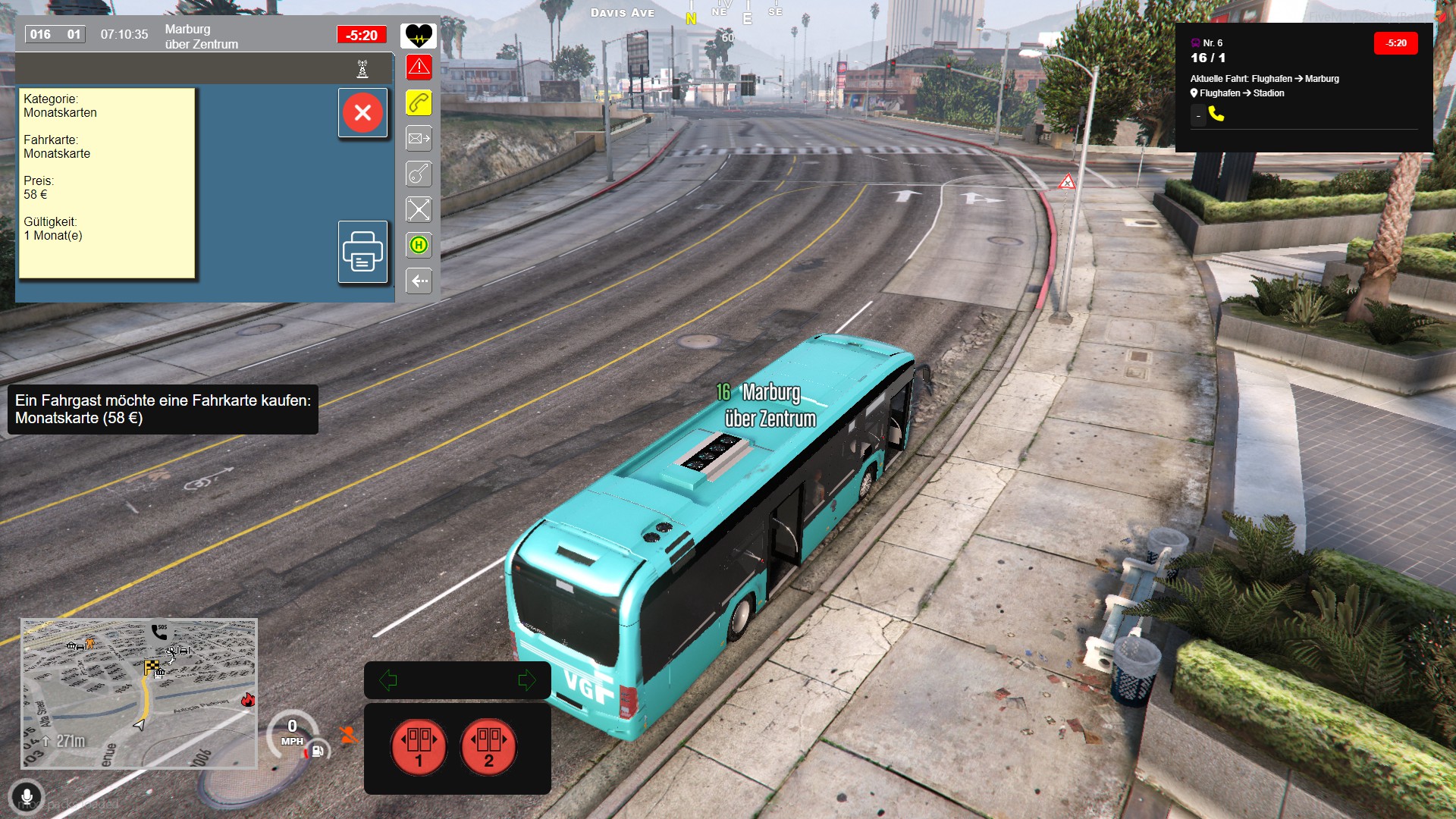Open door 2 of the bus
Screen dimensions: 1456x819
(488, 746)
